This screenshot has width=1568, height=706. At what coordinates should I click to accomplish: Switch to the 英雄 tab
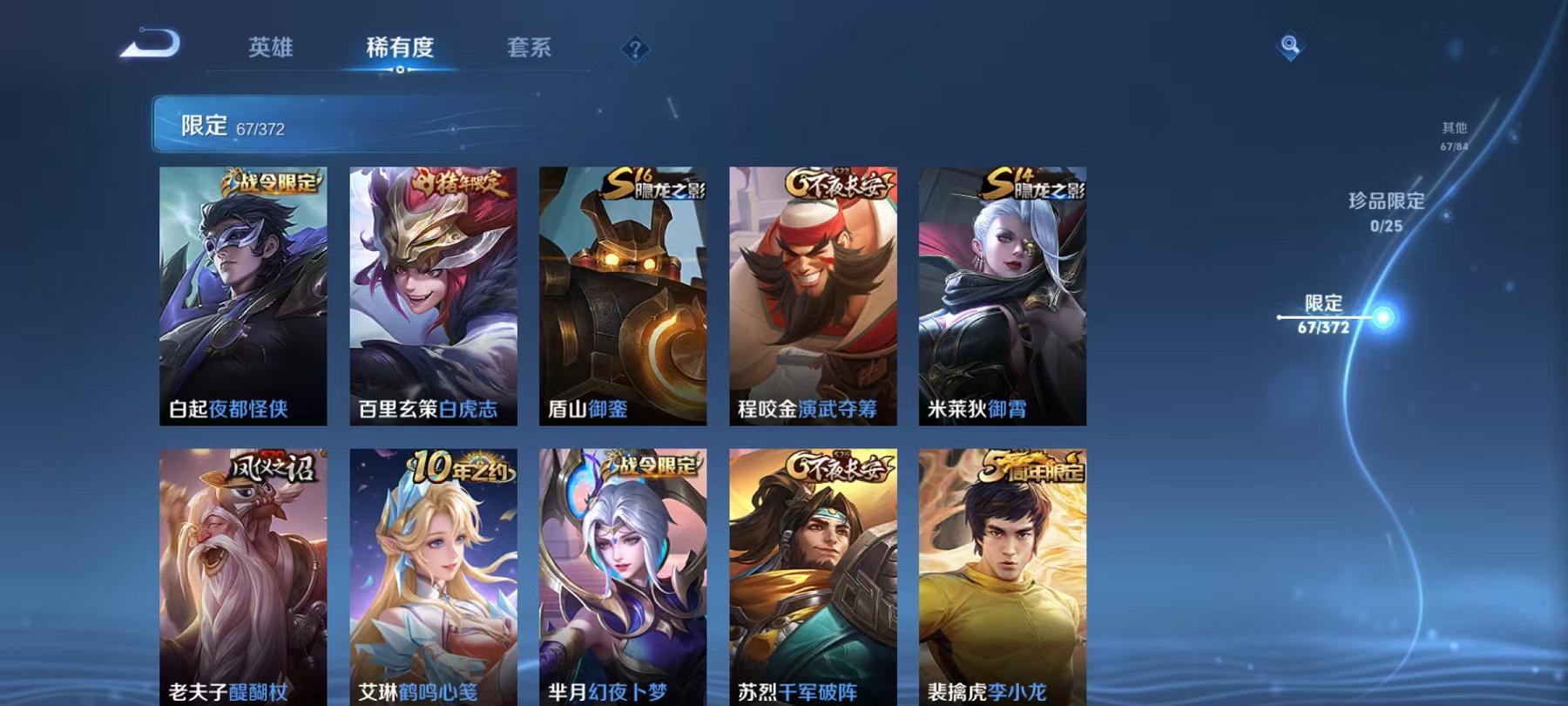coord(270,50)
